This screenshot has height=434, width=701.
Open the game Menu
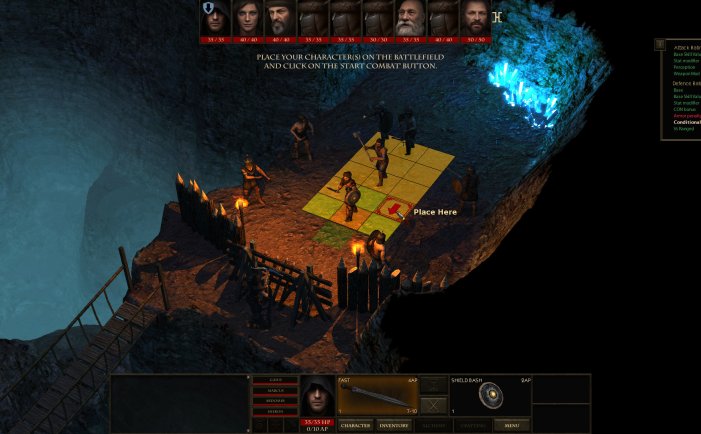tap(511, 425)
